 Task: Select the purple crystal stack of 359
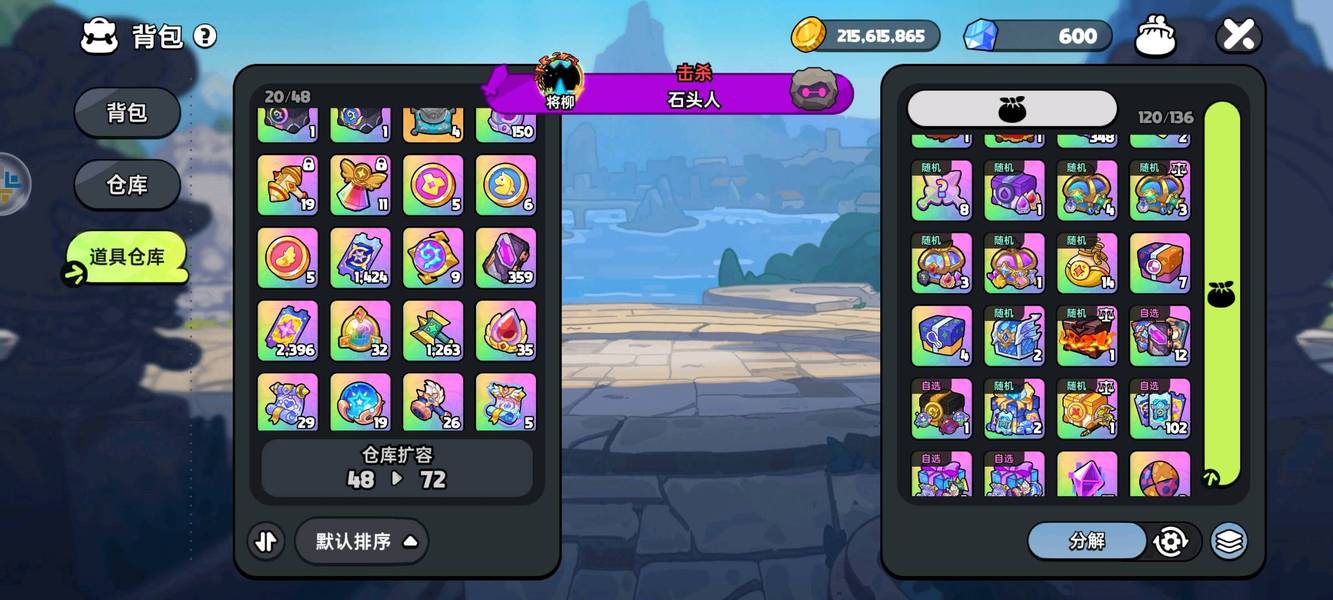tap(506, 258)
